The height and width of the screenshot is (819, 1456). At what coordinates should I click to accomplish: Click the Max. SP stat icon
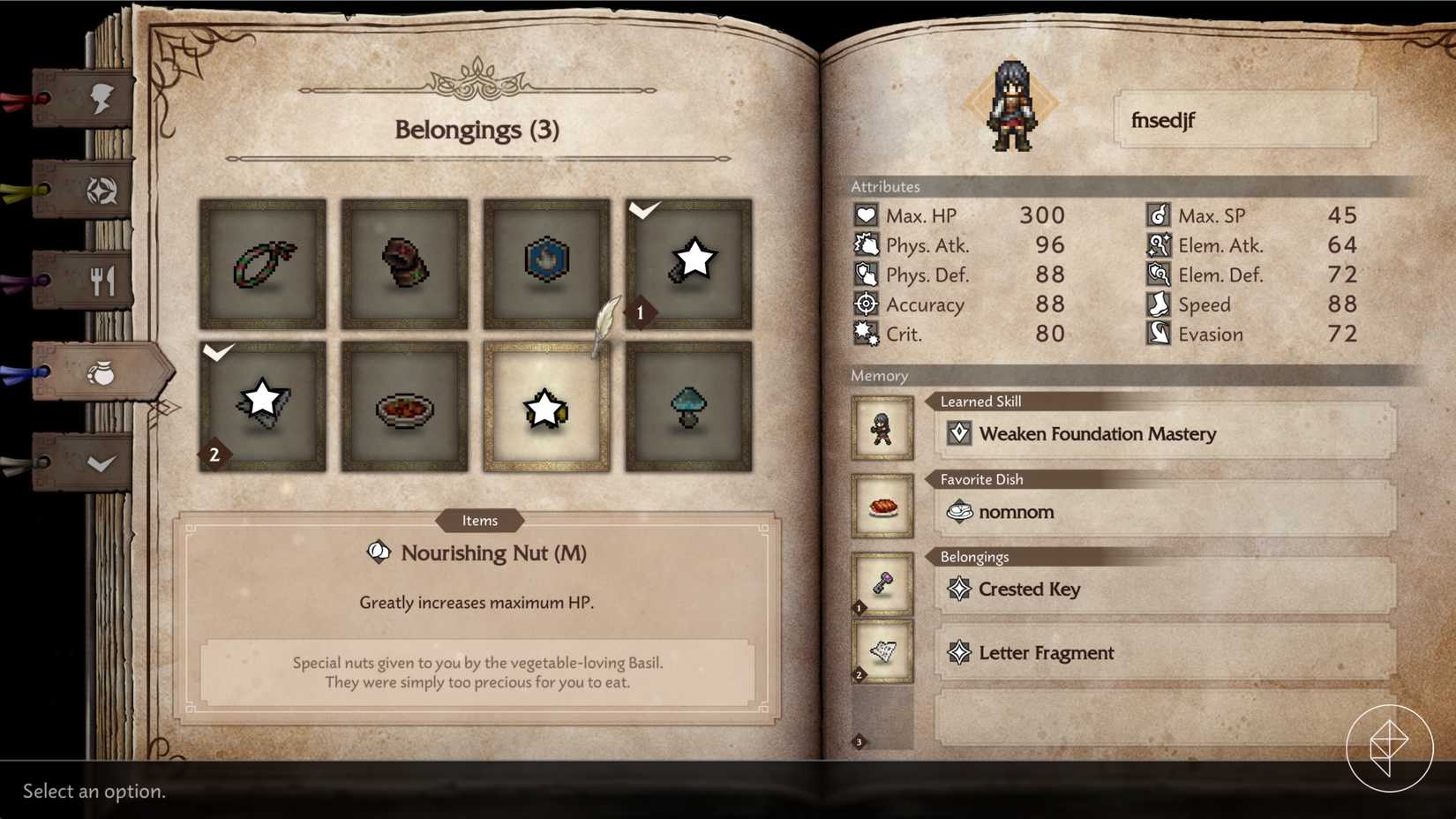1158,214
